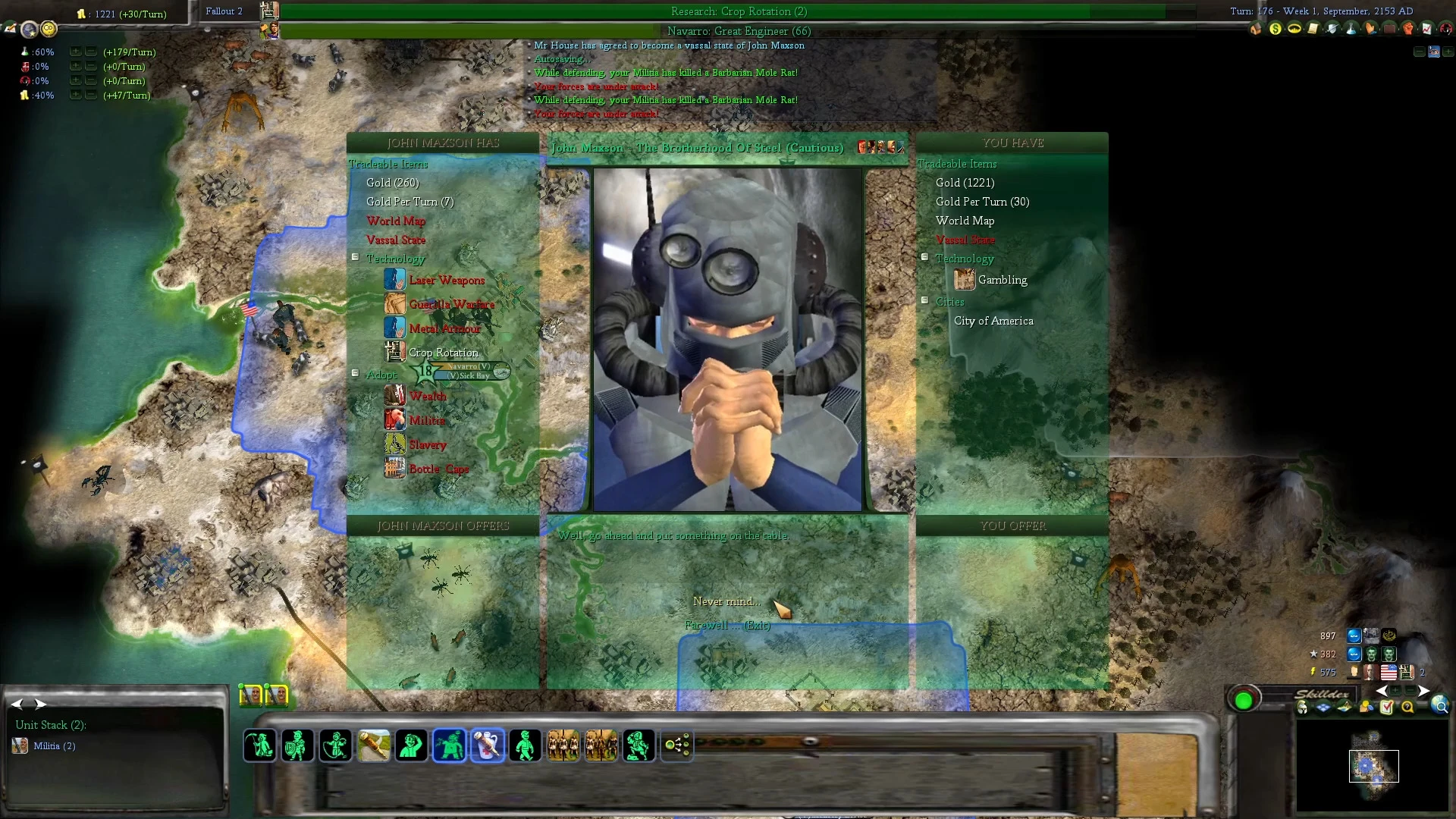Select the stimpak heal action icon
Viewport: 1456px width, 819px height.
click(488, 745)
